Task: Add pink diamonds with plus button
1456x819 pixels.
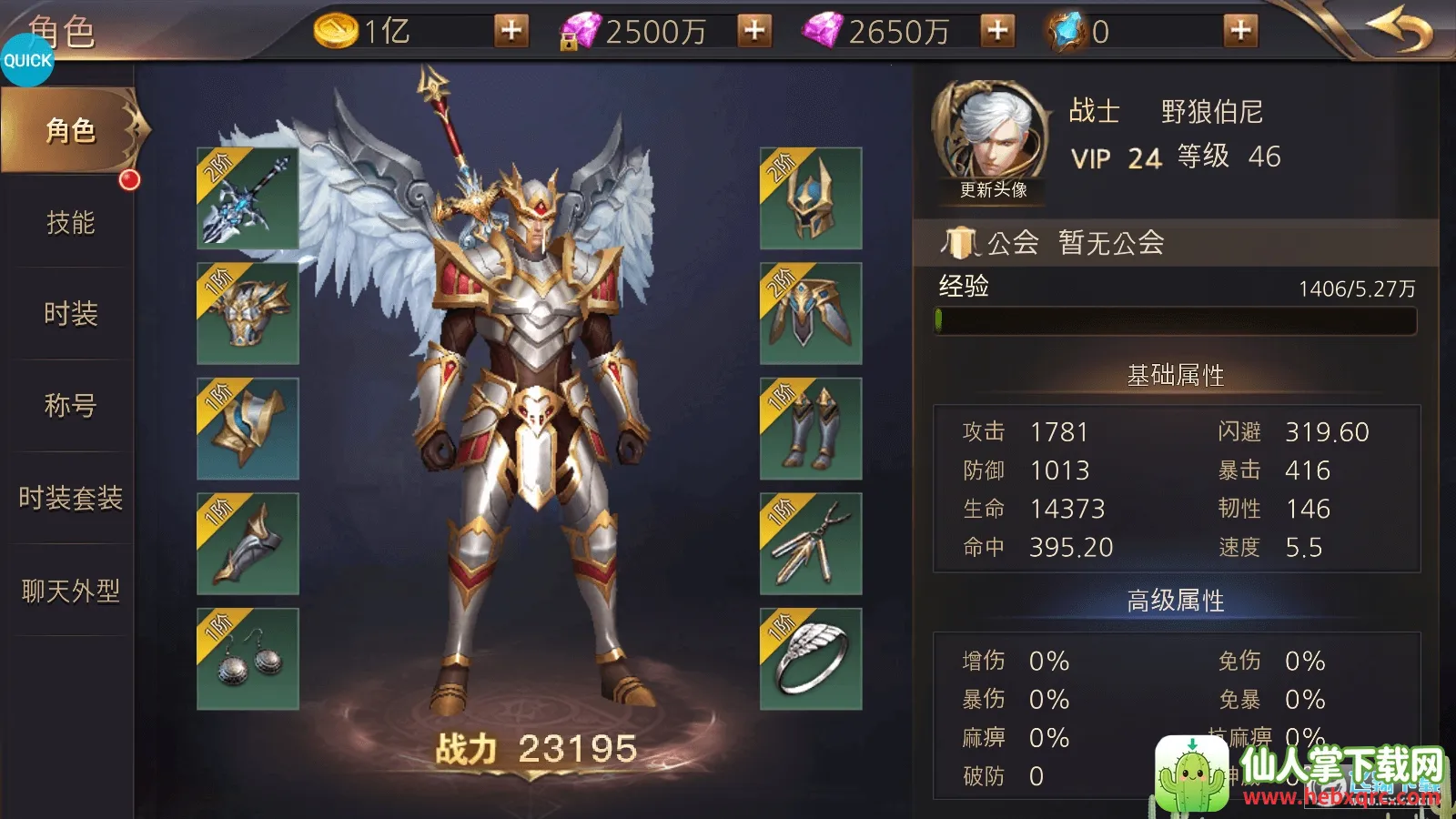Action: coord(997,31)
